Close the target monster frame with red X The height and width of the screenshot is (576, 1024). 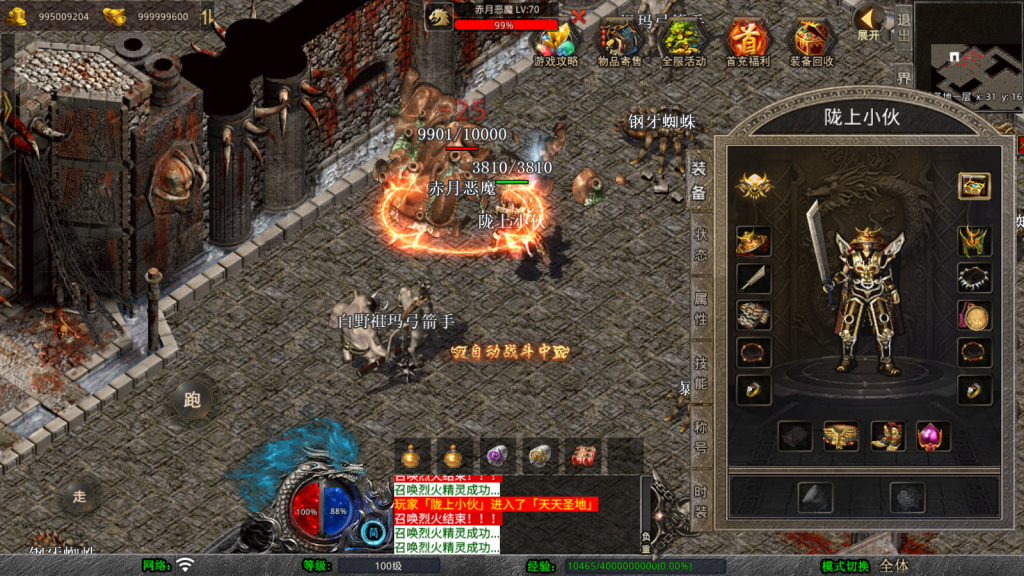[578, 17]
